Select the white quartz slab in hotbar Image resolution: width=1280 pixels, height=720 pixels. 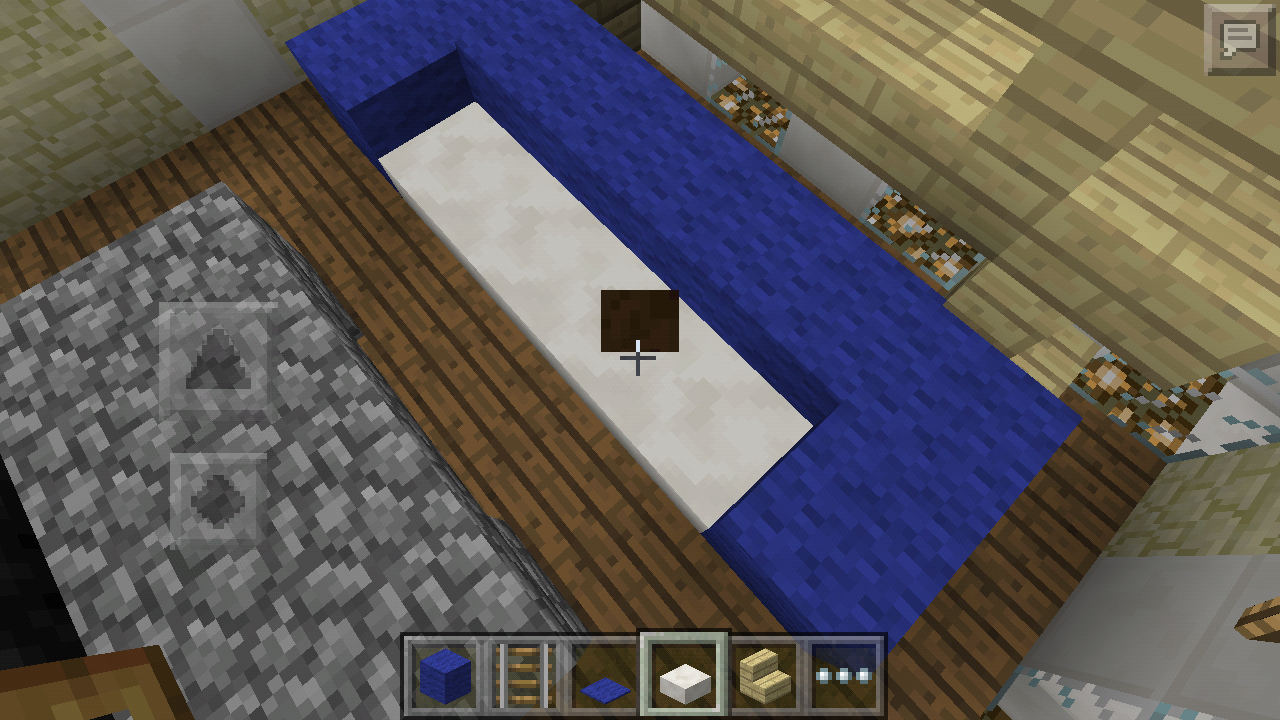[x=684, y=677]
